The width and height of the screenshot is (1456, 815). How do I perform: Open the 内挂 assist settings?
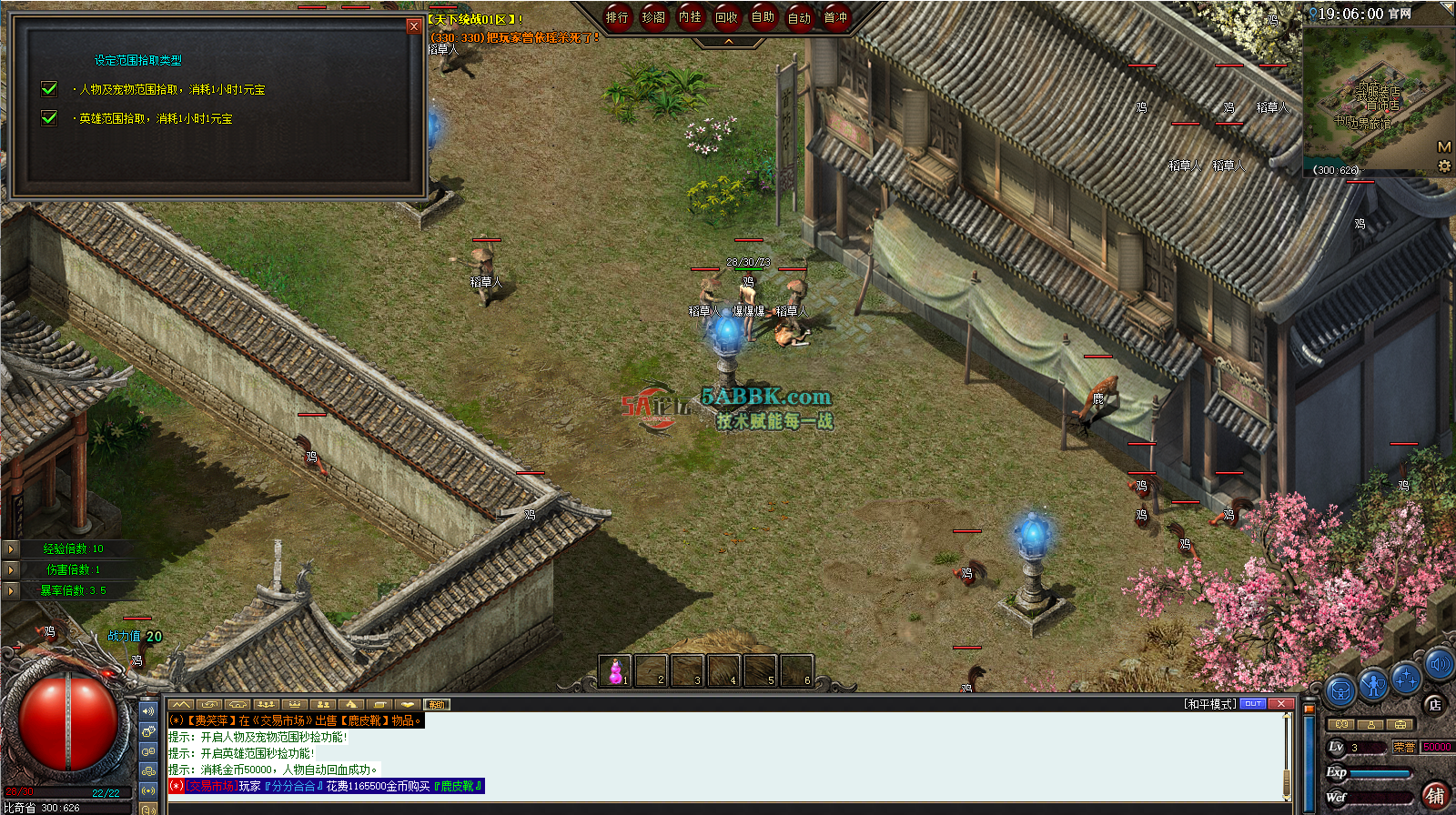(690, 17)
